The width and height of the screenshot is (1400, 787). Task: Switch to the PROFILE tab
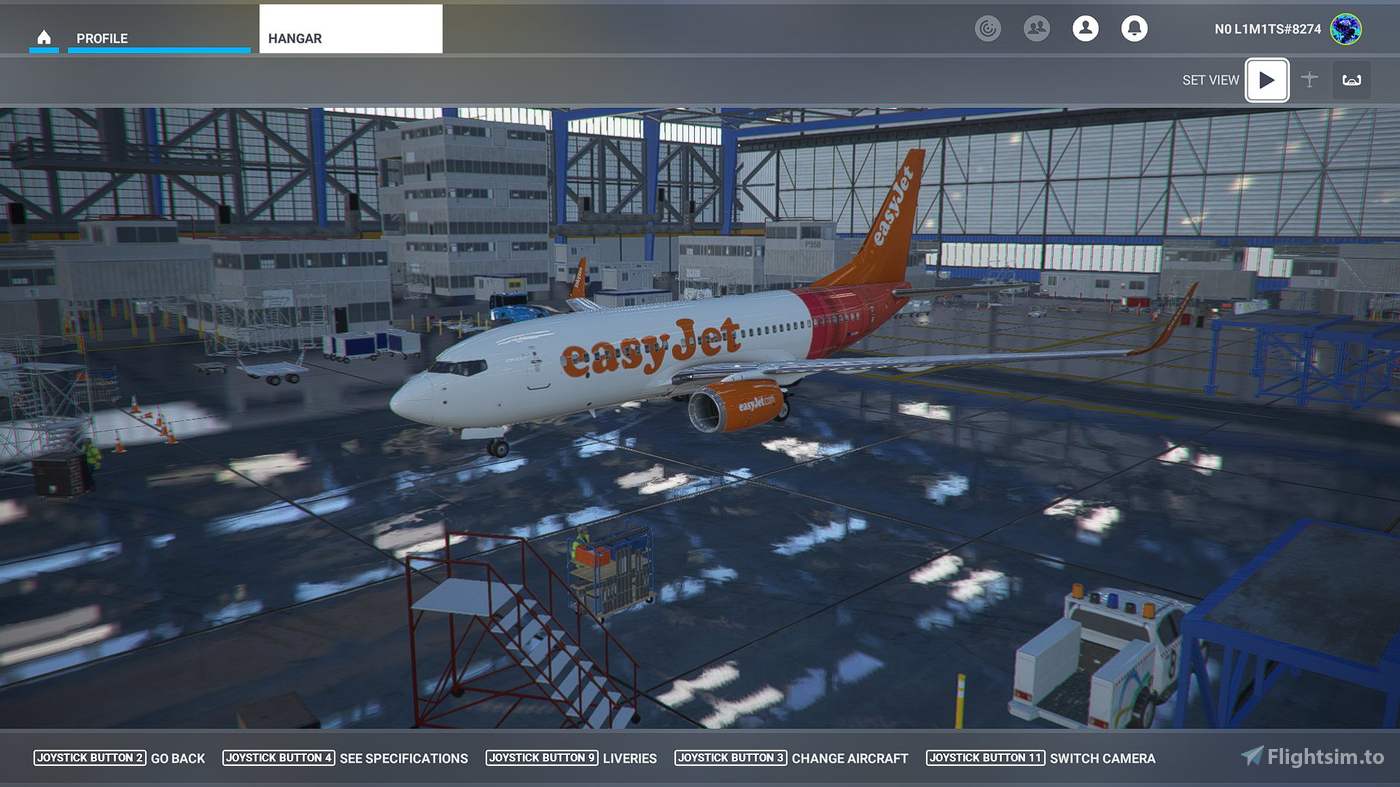(102, 38)
